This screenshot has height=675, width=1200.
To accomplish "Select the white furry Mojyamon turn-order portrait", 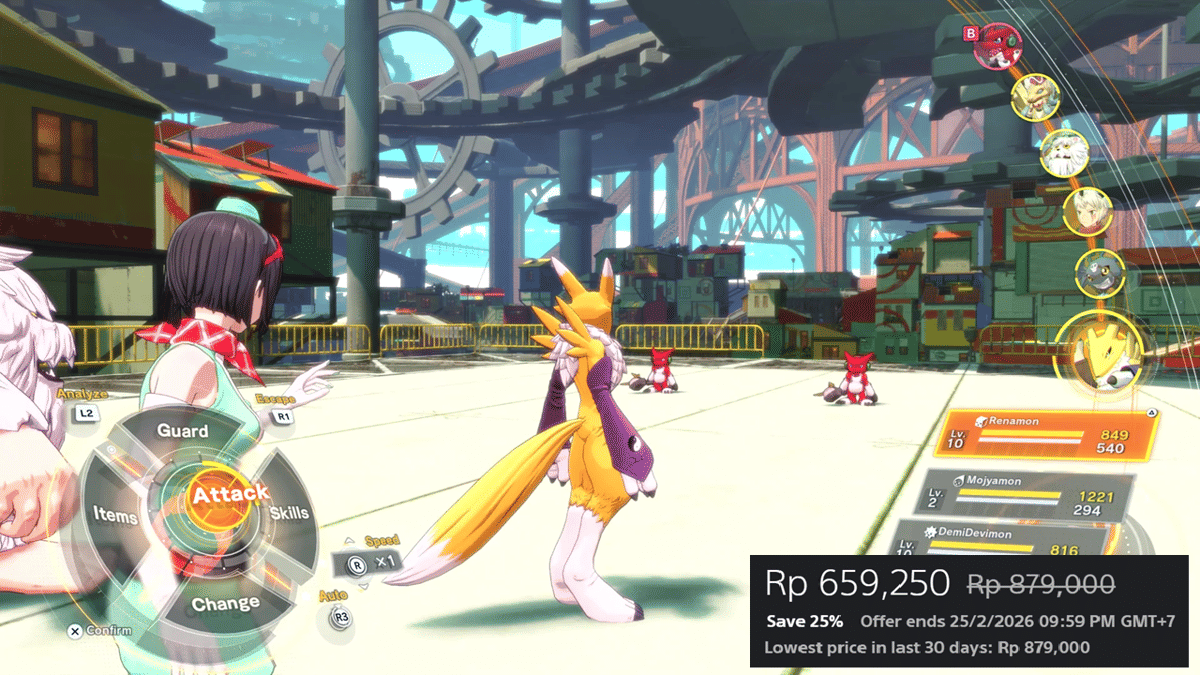I will click(x=1063, y=153).
